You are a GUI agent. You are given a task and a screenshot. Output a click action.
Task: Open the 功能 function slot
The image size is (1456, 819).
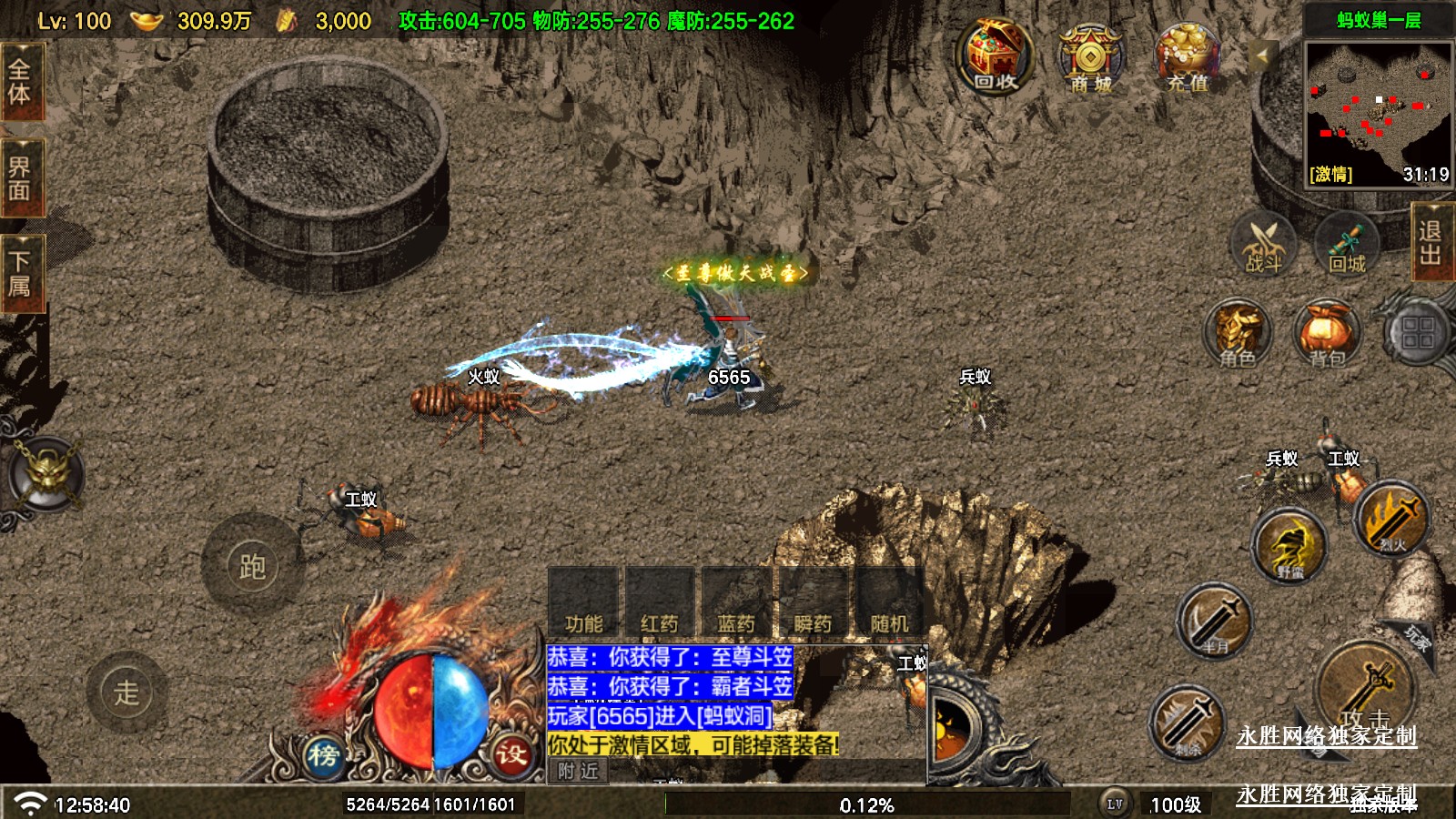(x=583, y=602)
